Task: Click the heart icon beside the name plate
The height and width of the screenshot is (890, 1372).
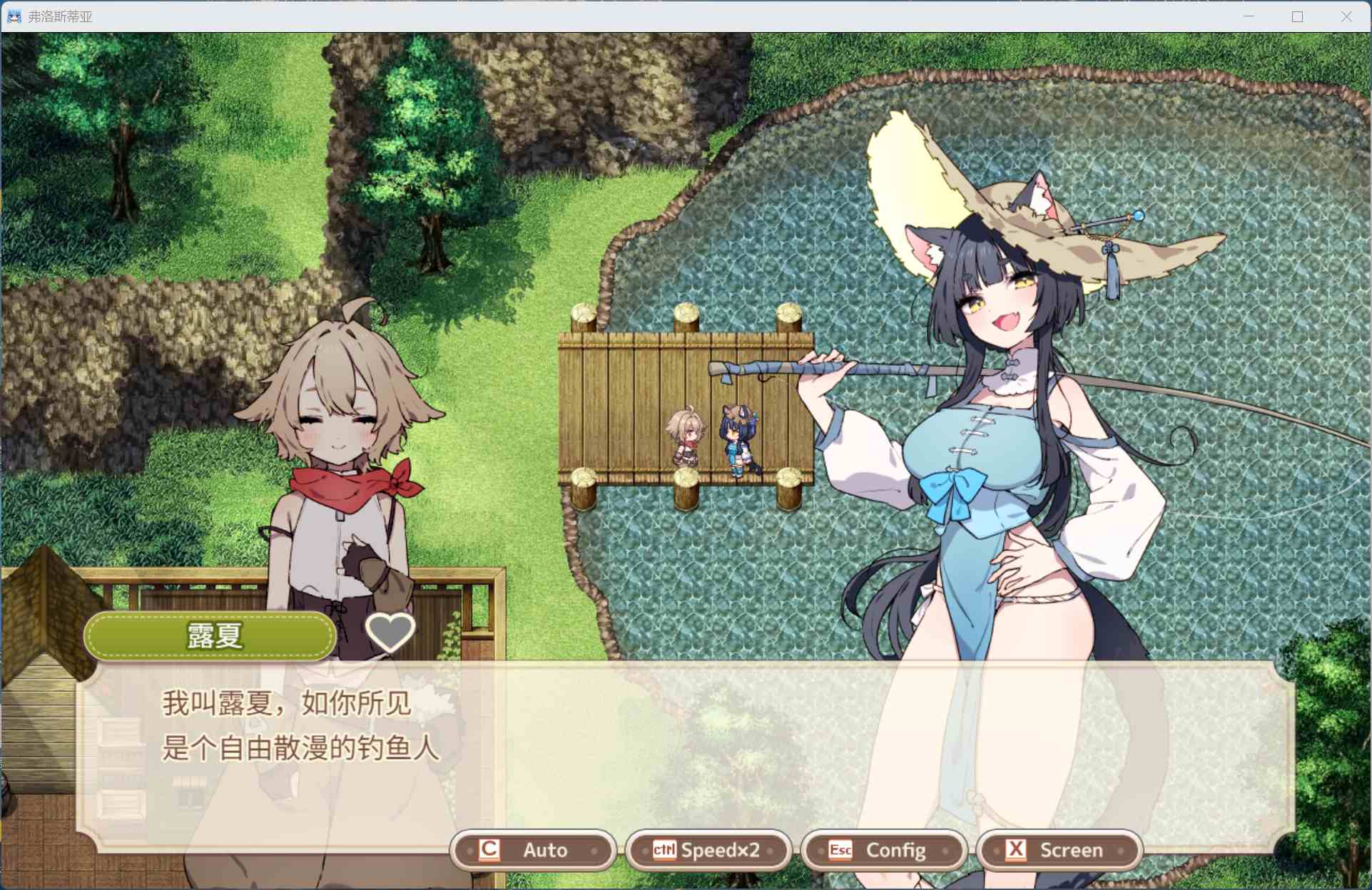Action: (390, 631)
